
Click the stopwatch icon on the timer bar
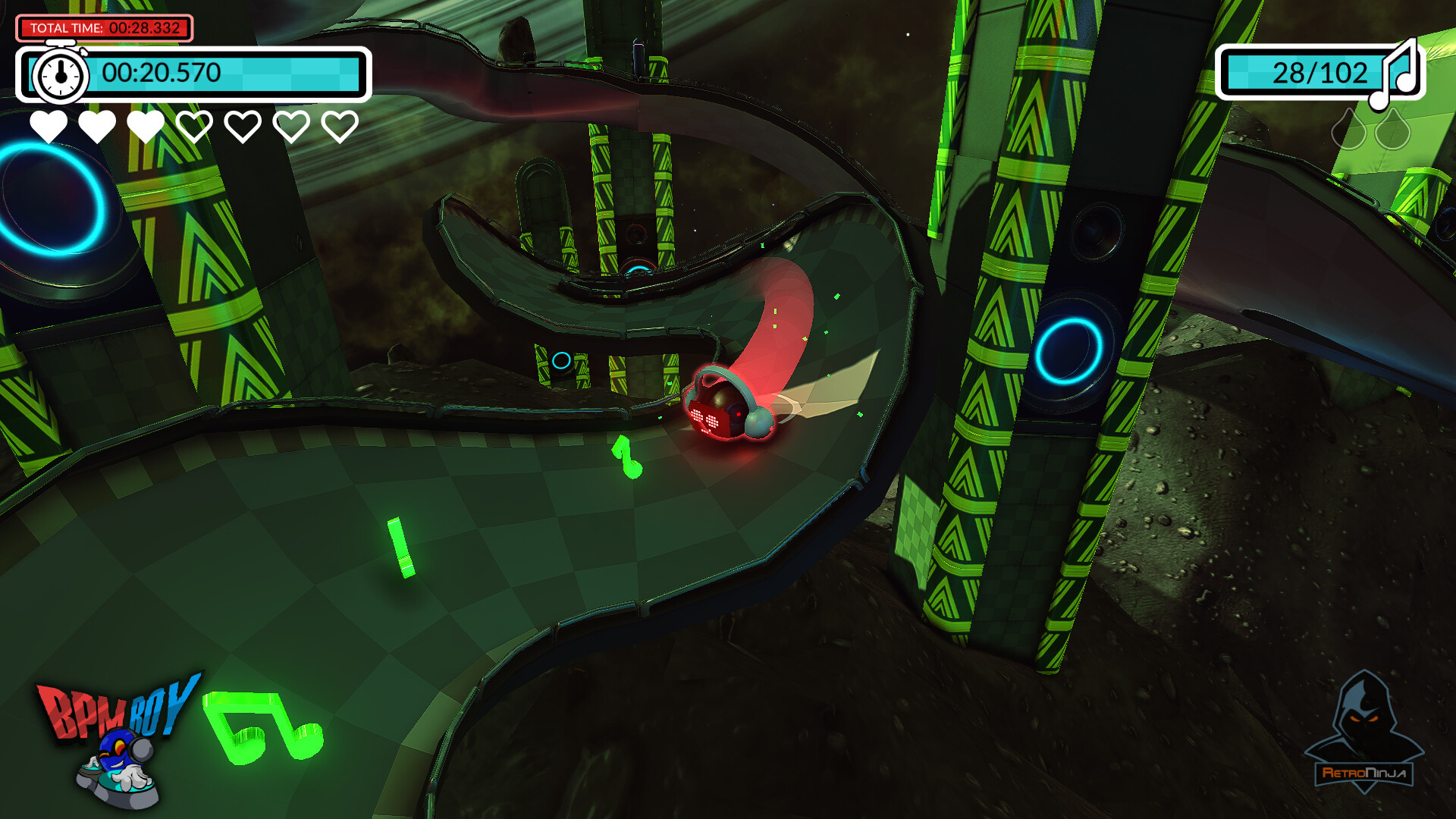60,74
